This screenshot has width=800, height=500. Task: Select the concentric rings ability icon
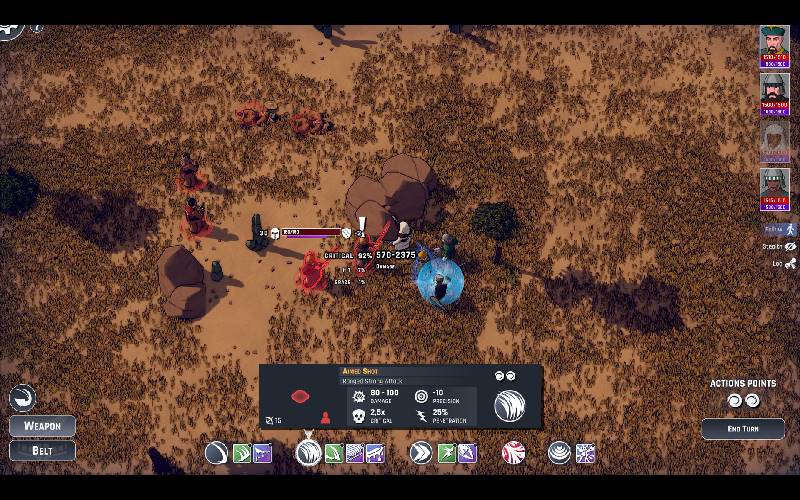coord(560,453)
